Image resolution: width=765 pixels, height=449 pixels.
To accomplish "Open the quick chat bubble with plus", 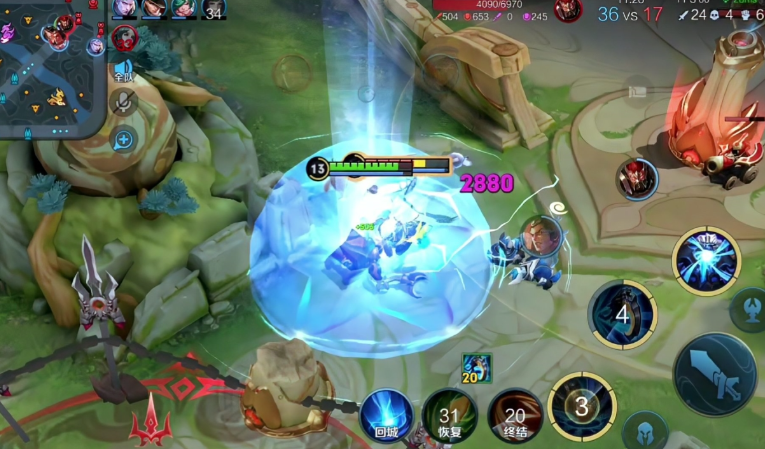I will click(123, 140).
